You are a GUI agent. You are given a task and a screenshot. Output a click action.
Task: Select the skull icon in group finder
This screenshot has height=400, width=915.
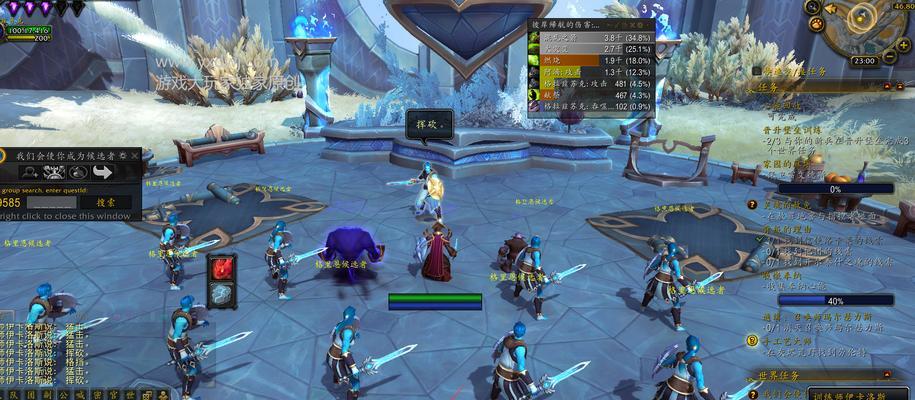point(52,172)
